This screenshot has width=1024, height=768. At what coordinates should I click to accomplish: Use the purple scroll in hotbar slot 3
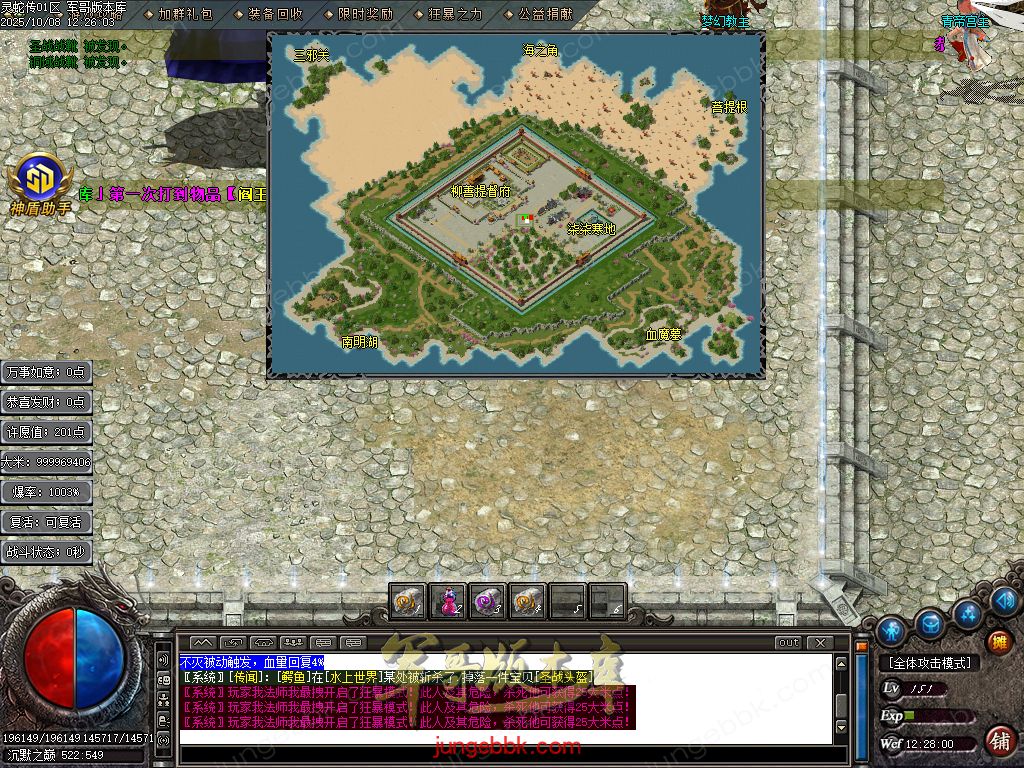coord(487,601)
